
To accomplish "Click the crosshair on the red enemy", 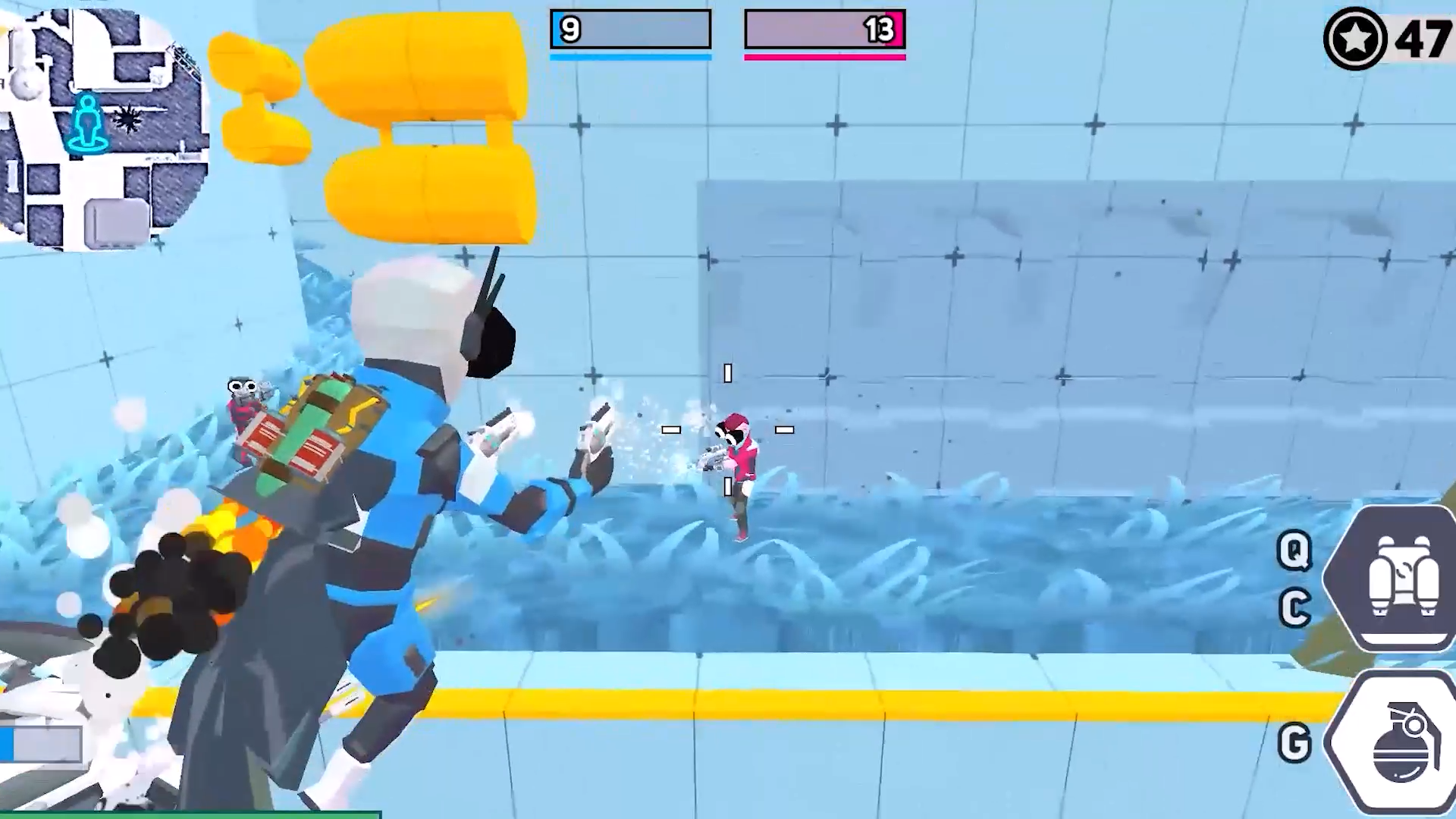I will point(728,430).
